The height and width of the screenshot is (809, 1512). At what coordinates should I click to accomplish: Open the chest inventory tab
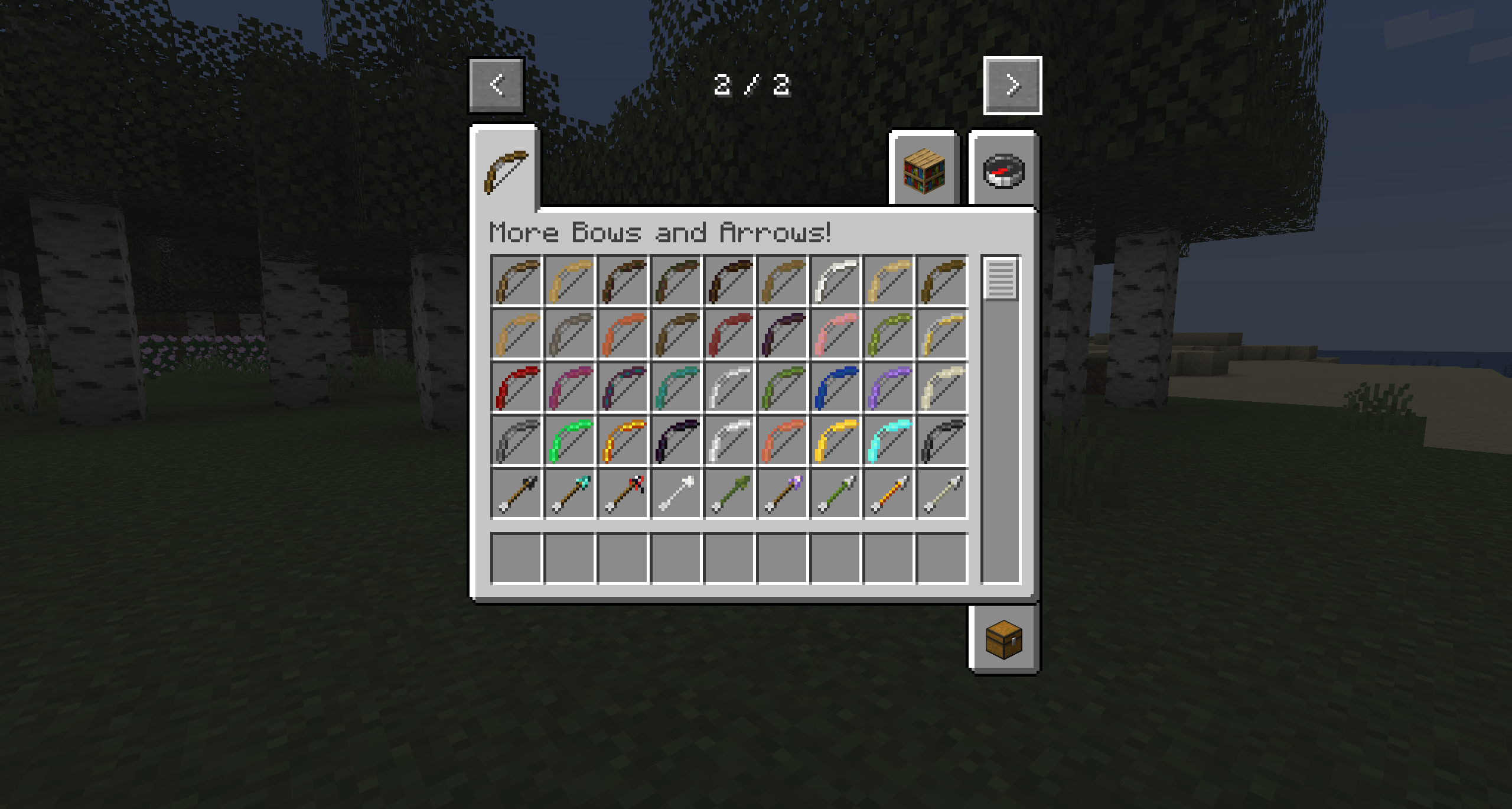(x=1003, y=639)
